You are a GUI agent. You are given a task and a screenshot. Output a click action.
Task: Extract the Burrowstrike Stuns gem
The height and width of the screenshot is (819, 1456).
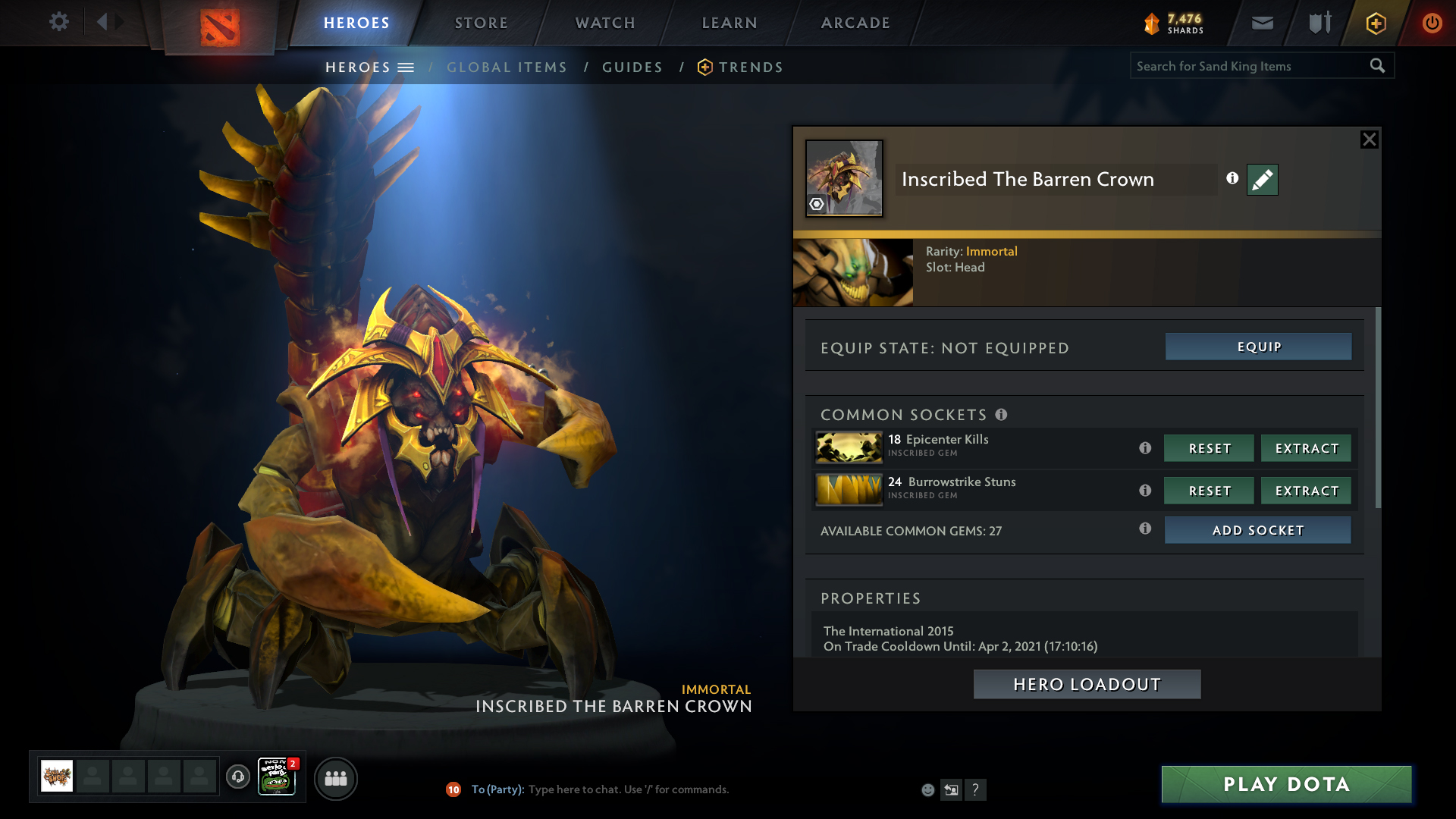(x=1306, y=491)
